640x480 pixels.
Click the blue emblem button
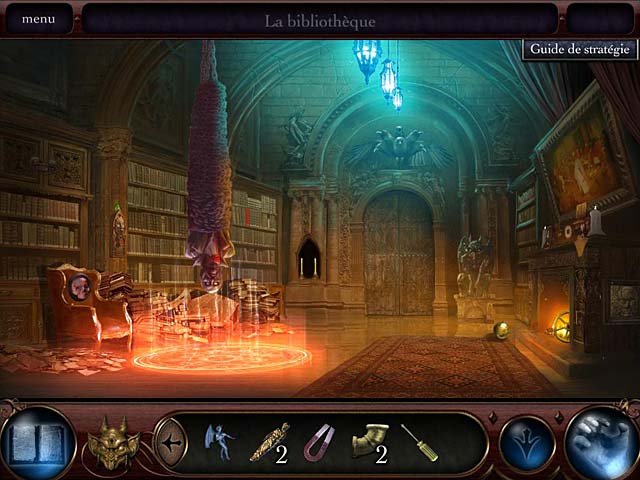point(527,442)
